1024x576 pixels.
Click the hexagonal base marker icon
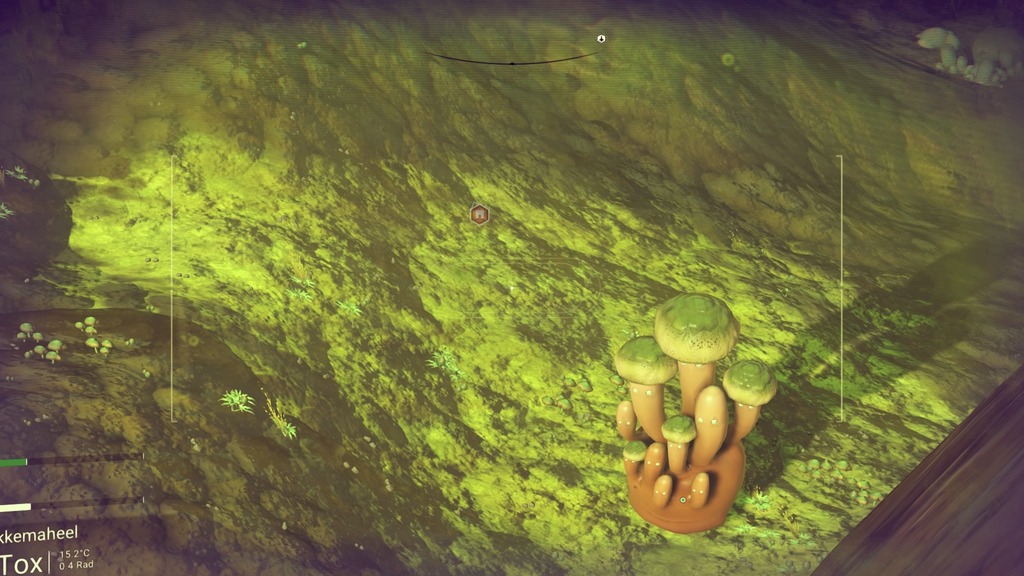click(x=479, y=213)
